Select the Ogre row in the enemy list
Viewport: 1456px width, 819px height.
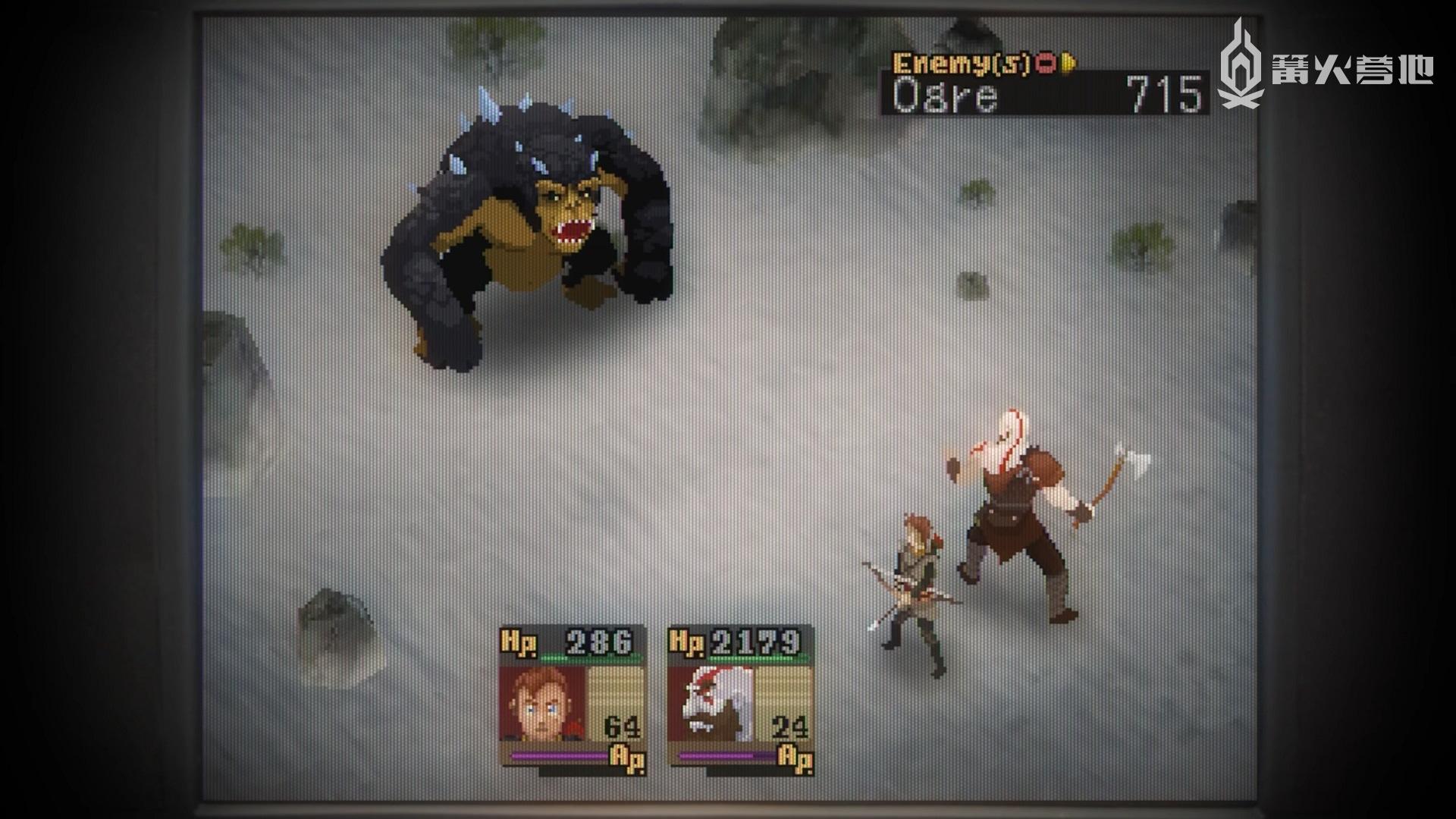point(1045,96)
